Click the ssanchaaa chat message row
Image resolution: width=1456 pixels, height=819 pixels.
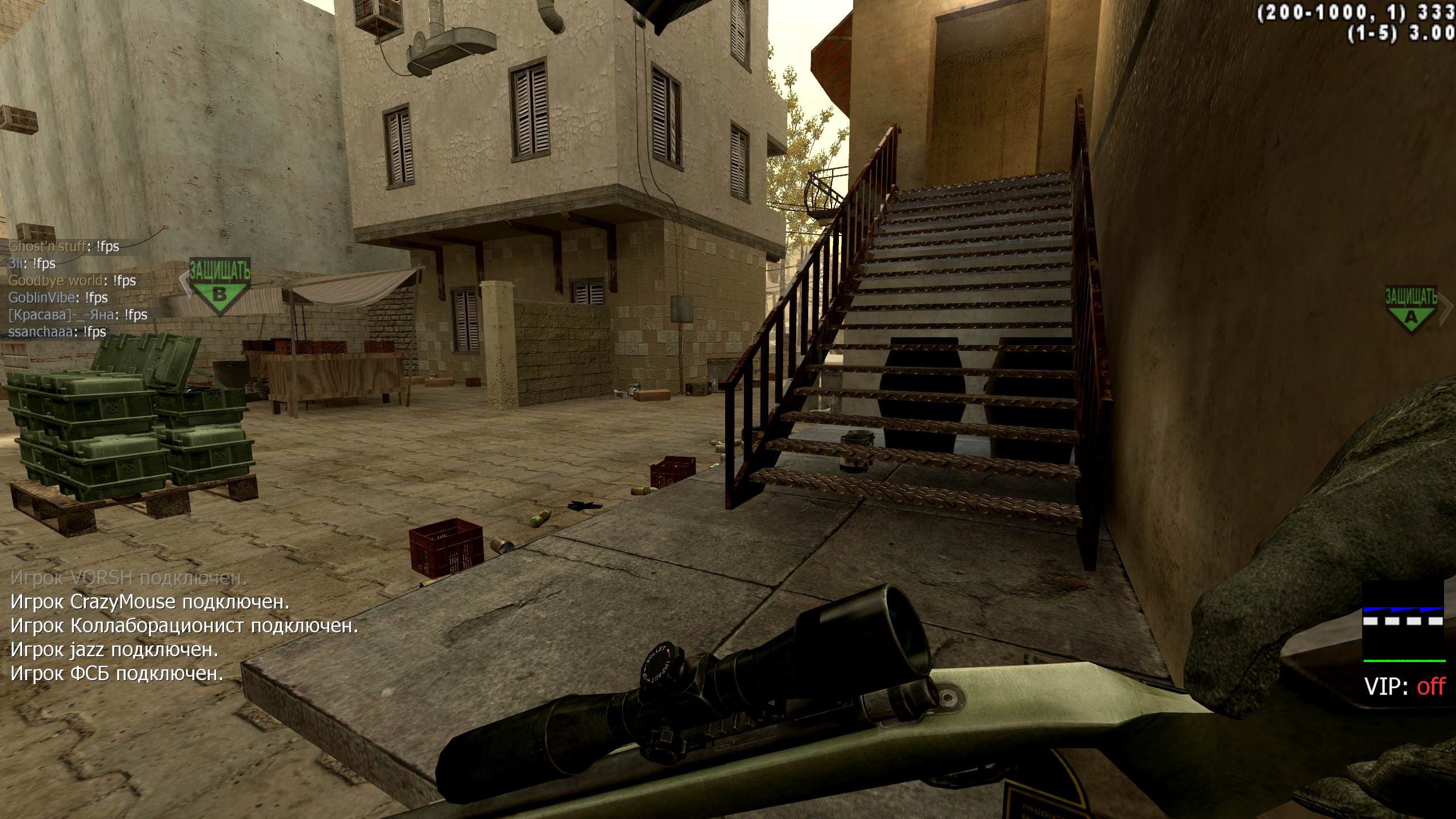click(x=57, y=332)
